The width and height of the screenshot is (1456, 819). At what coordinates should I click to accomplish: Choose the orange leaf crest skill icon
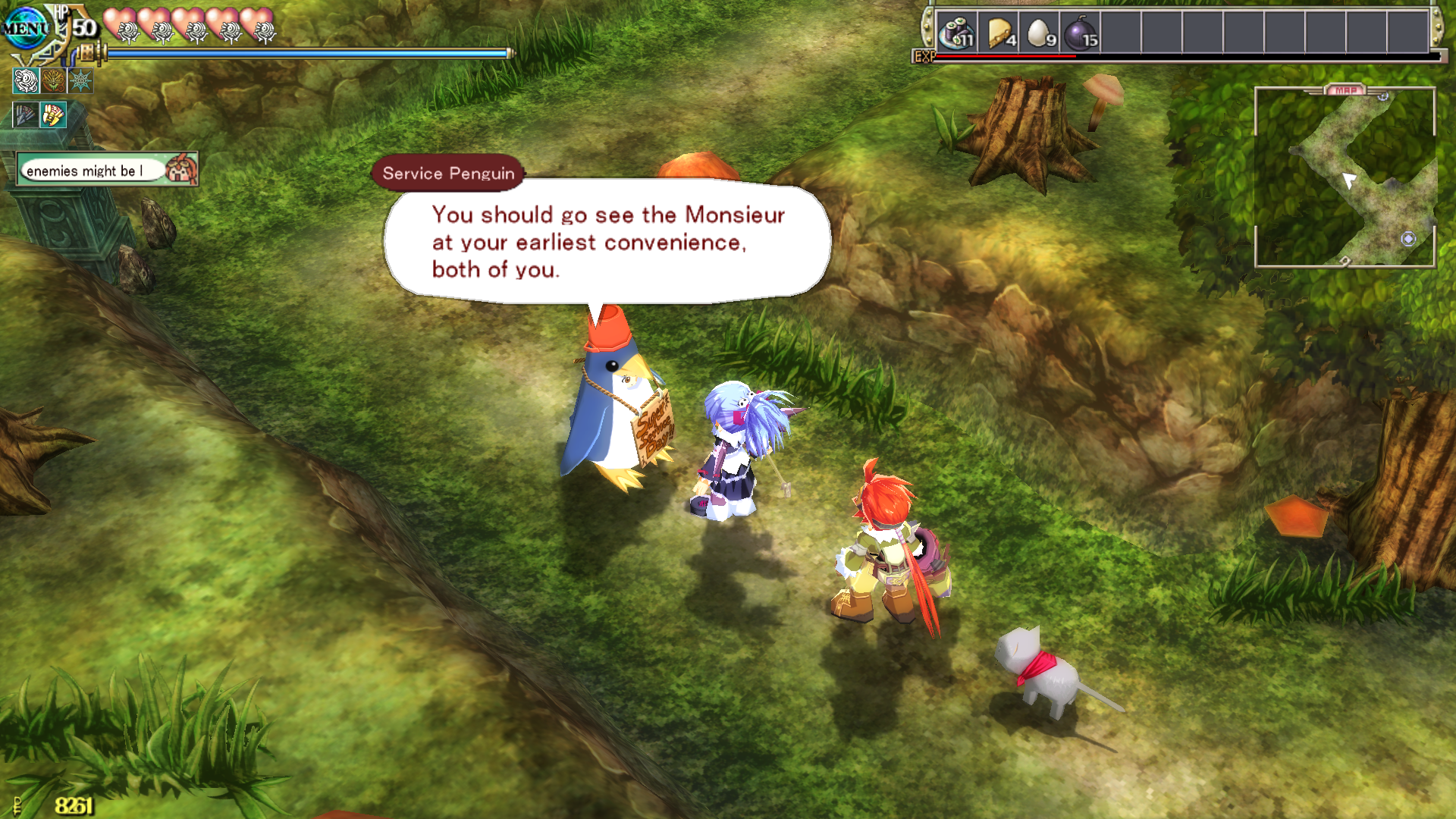click(x=53, y=80)
